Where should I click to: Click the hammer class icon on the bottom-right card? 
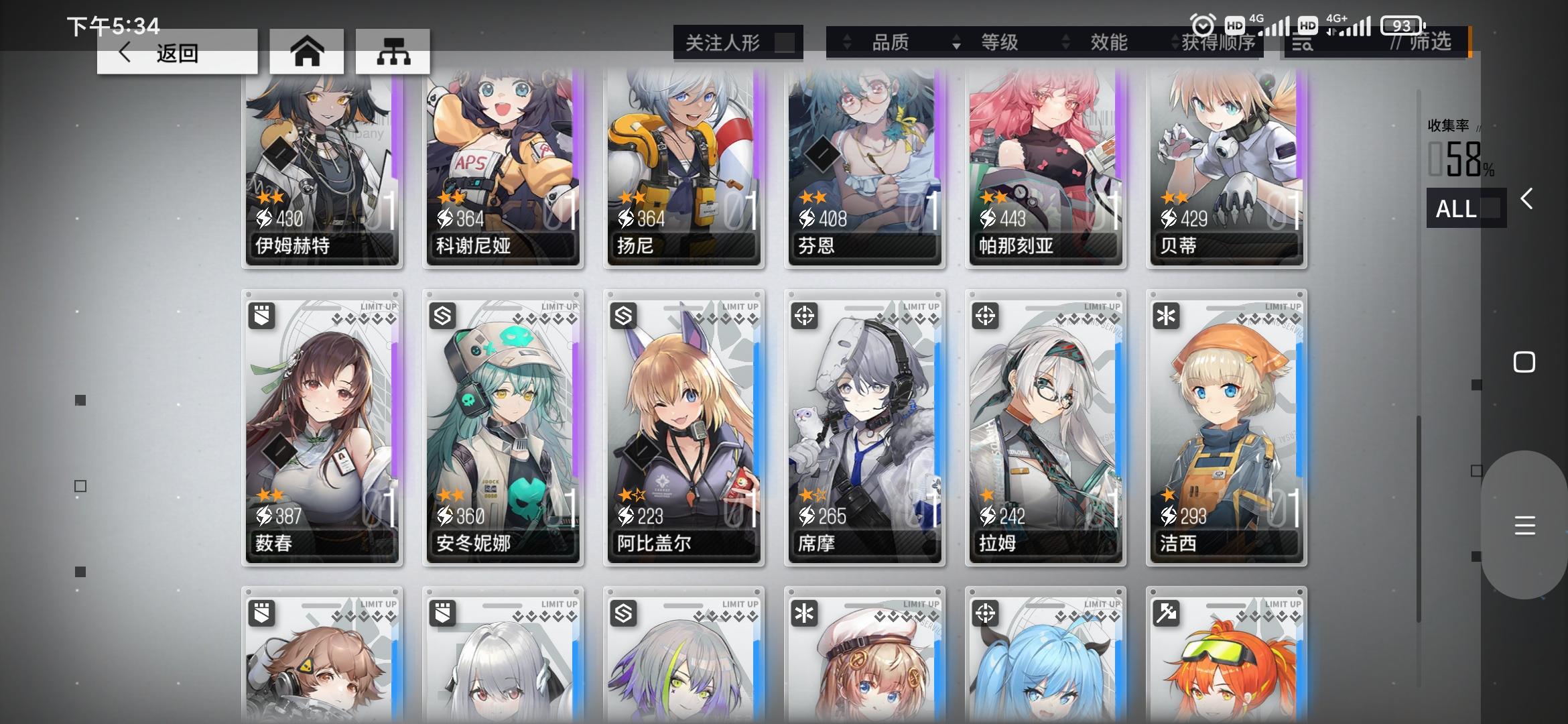pyautogui.click(x=1167, y=612)
